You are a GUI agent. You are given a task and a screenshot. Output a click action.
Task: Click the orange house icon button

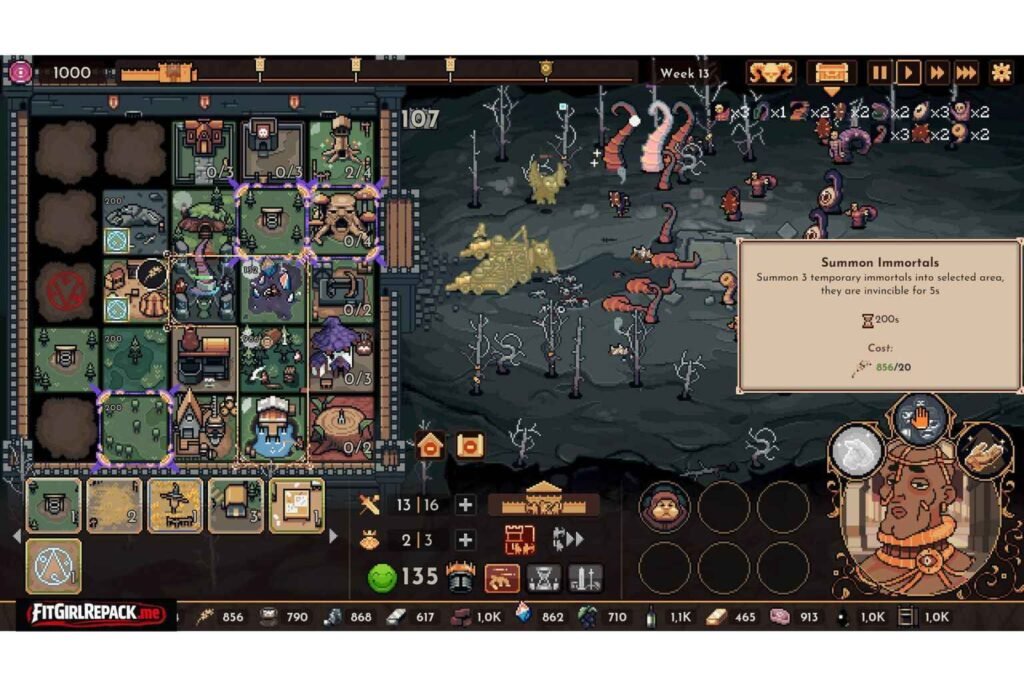click(x=430, y=446)
